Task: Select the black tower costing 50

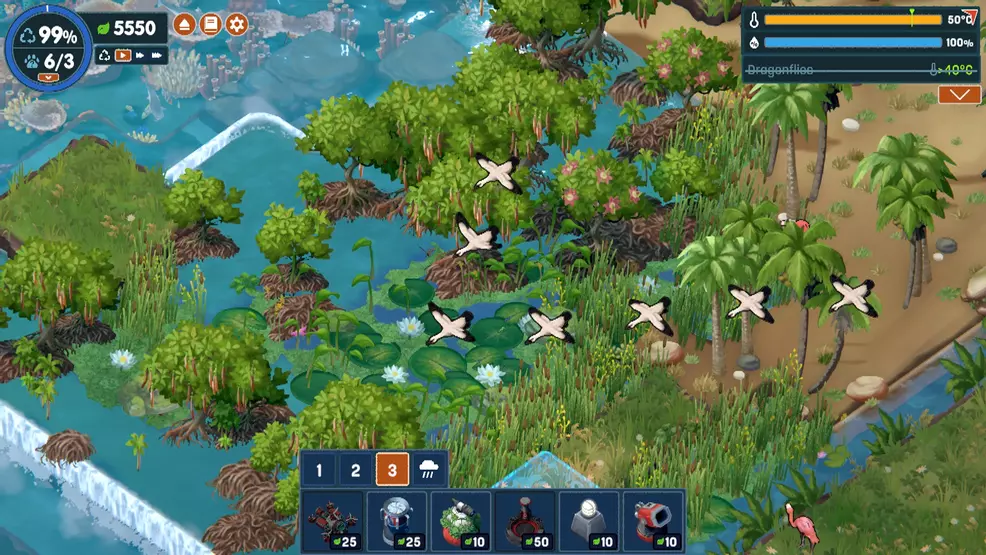Action: (x=525, y=521)
